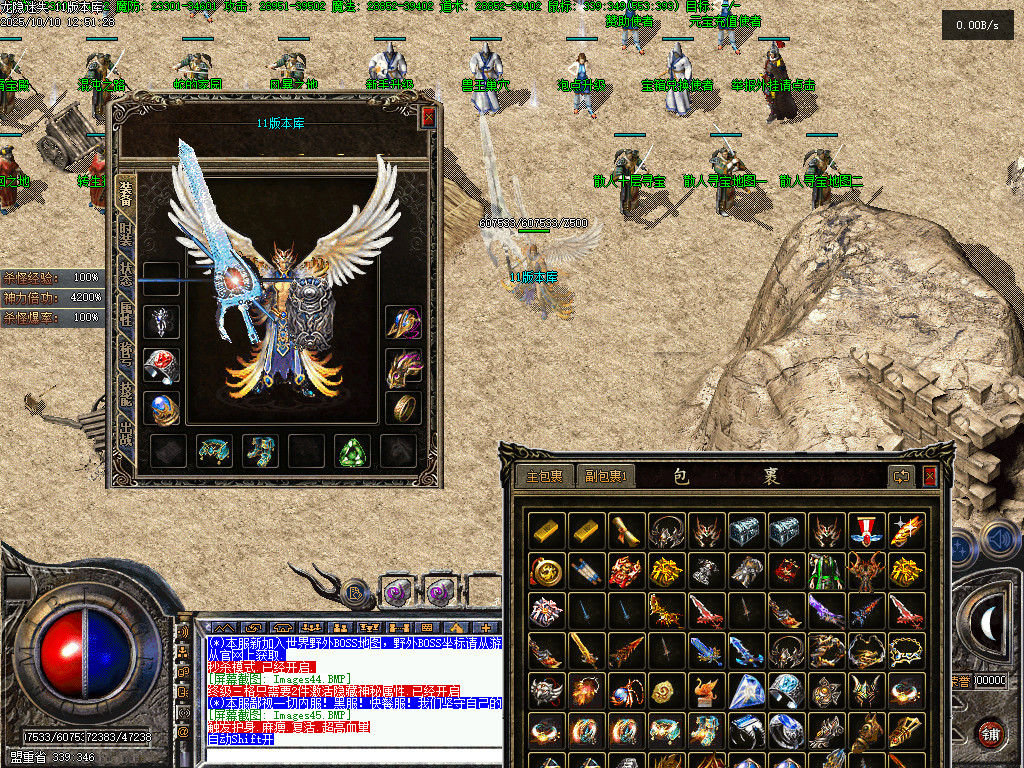Click the bag sort arrows button
Image resolution: width=1024 pixels, height=768 pixels.
pyautogui.click(x=903, y=477)
